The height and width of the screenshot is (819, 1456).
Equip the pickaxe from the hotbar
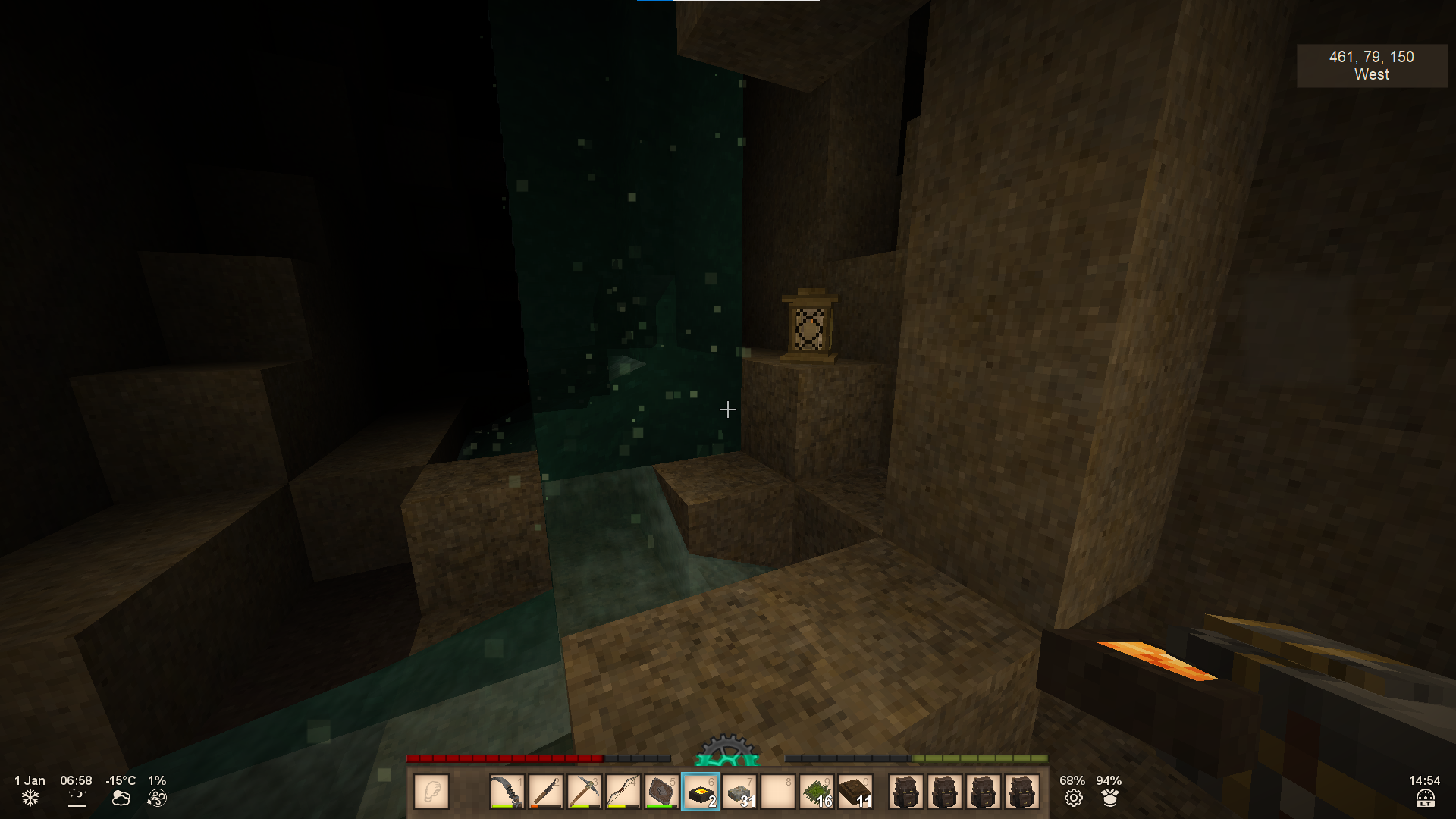[584, 792]
